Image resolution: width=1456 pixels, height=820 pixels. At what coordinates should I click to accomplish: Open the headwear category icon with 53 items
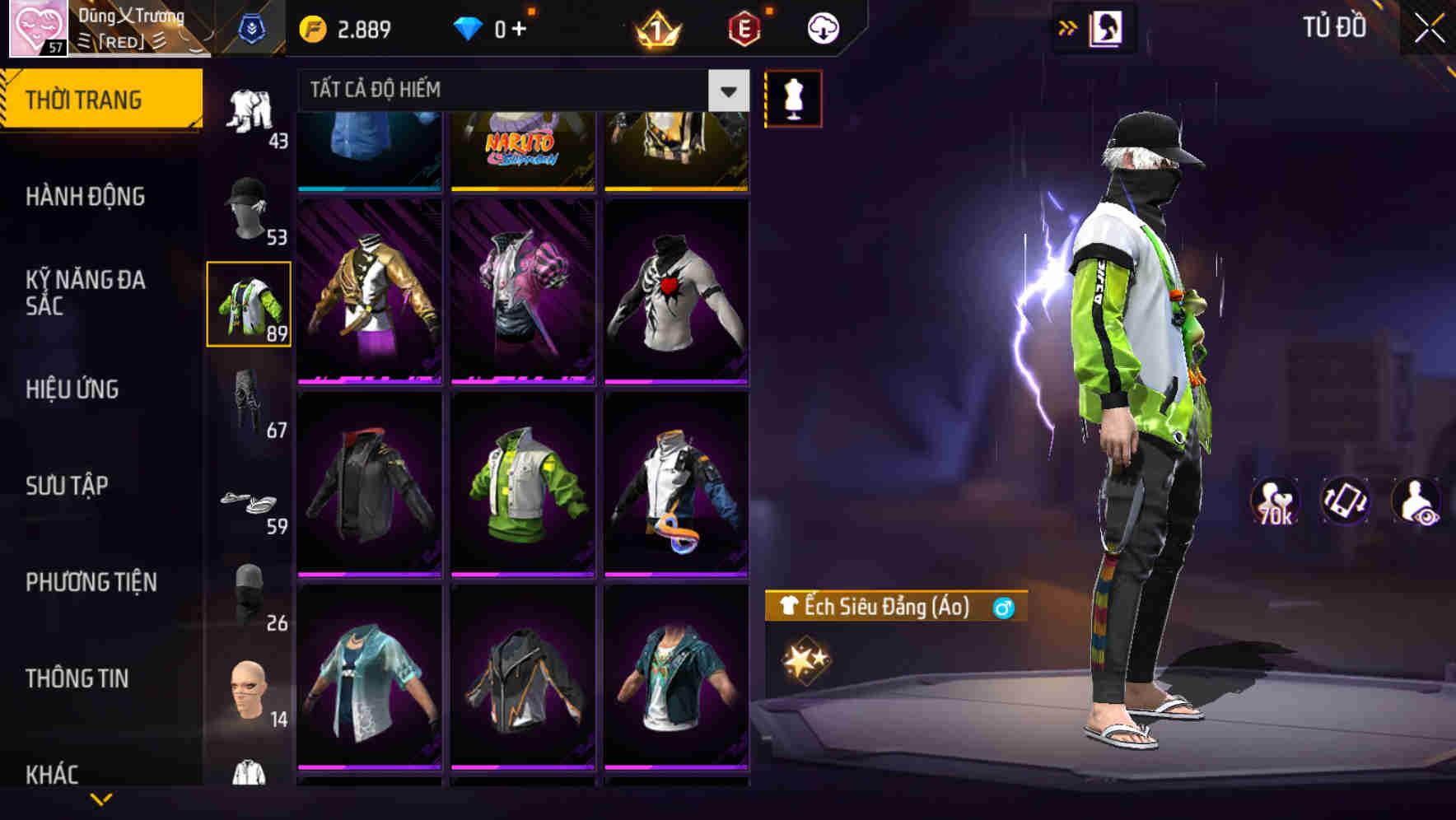point(250,210)
